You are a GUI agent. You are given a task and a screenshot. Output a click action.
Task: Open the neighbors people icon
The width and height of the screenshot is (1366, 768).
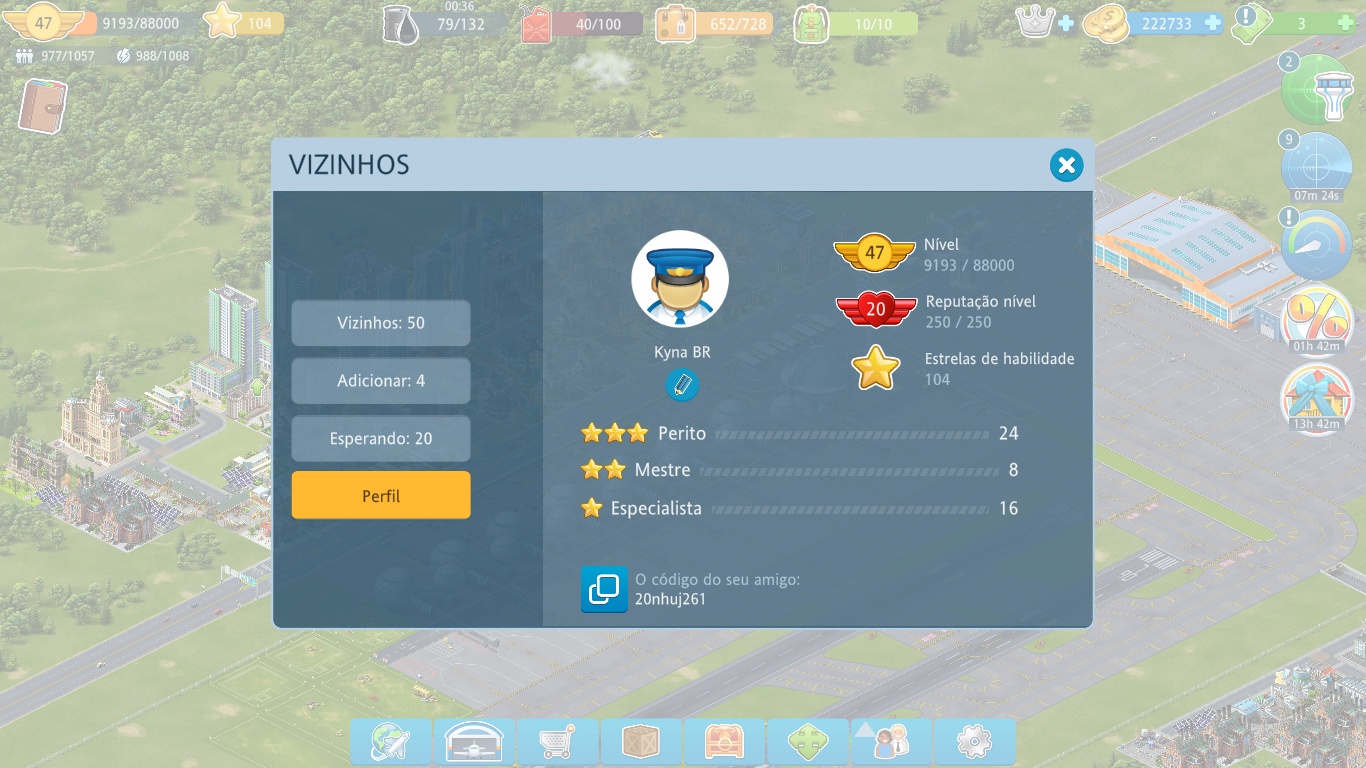(890, 742)
